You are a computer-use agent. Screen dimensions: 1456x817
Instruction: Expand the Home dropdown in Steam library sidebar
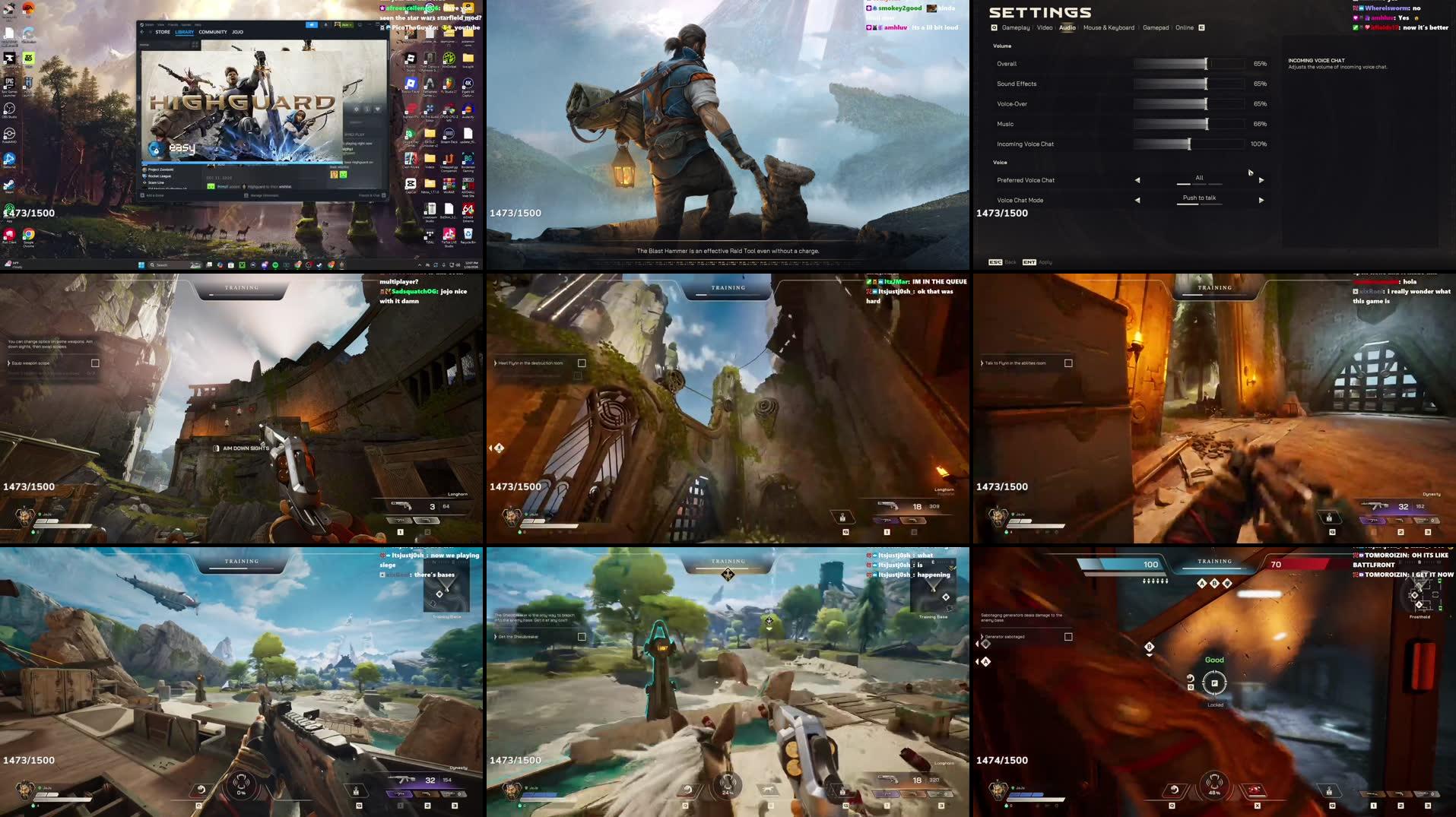pos(144,44)
